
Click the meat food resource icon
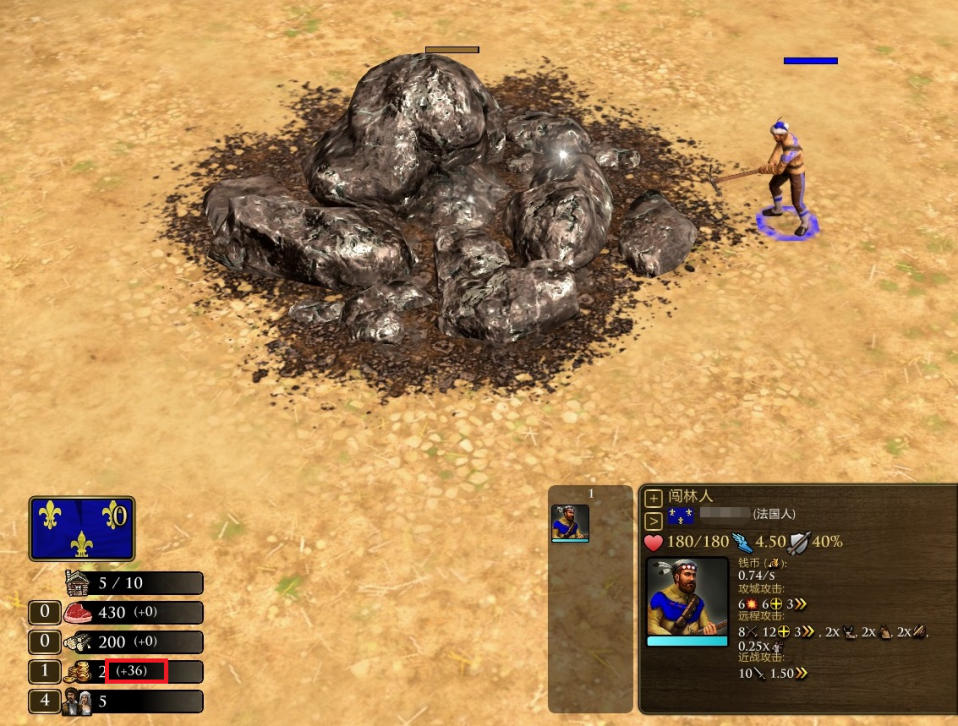[x=77, y=612]
